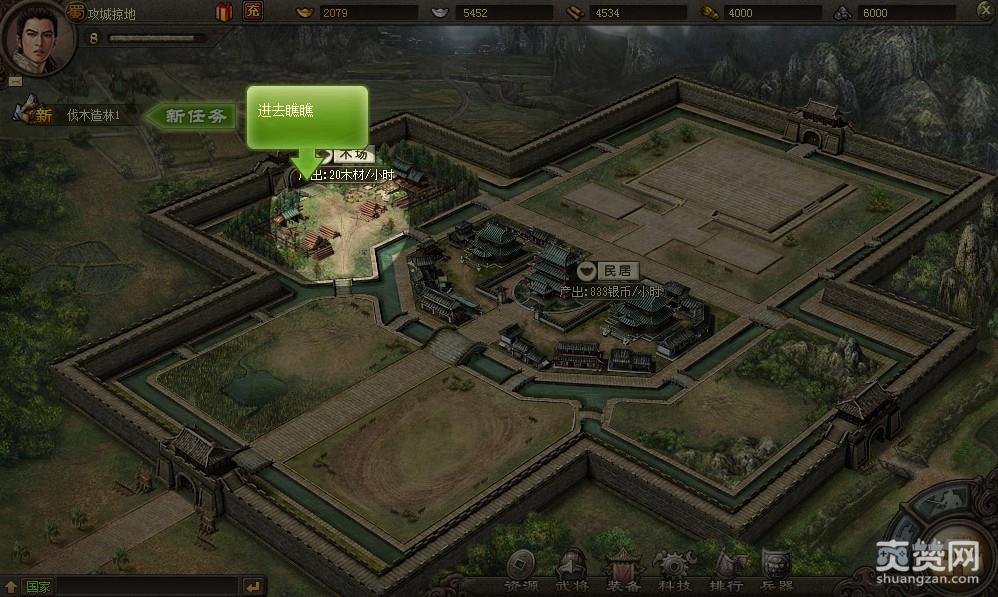Open the 装备 equipment menu

tap(623, 572)
